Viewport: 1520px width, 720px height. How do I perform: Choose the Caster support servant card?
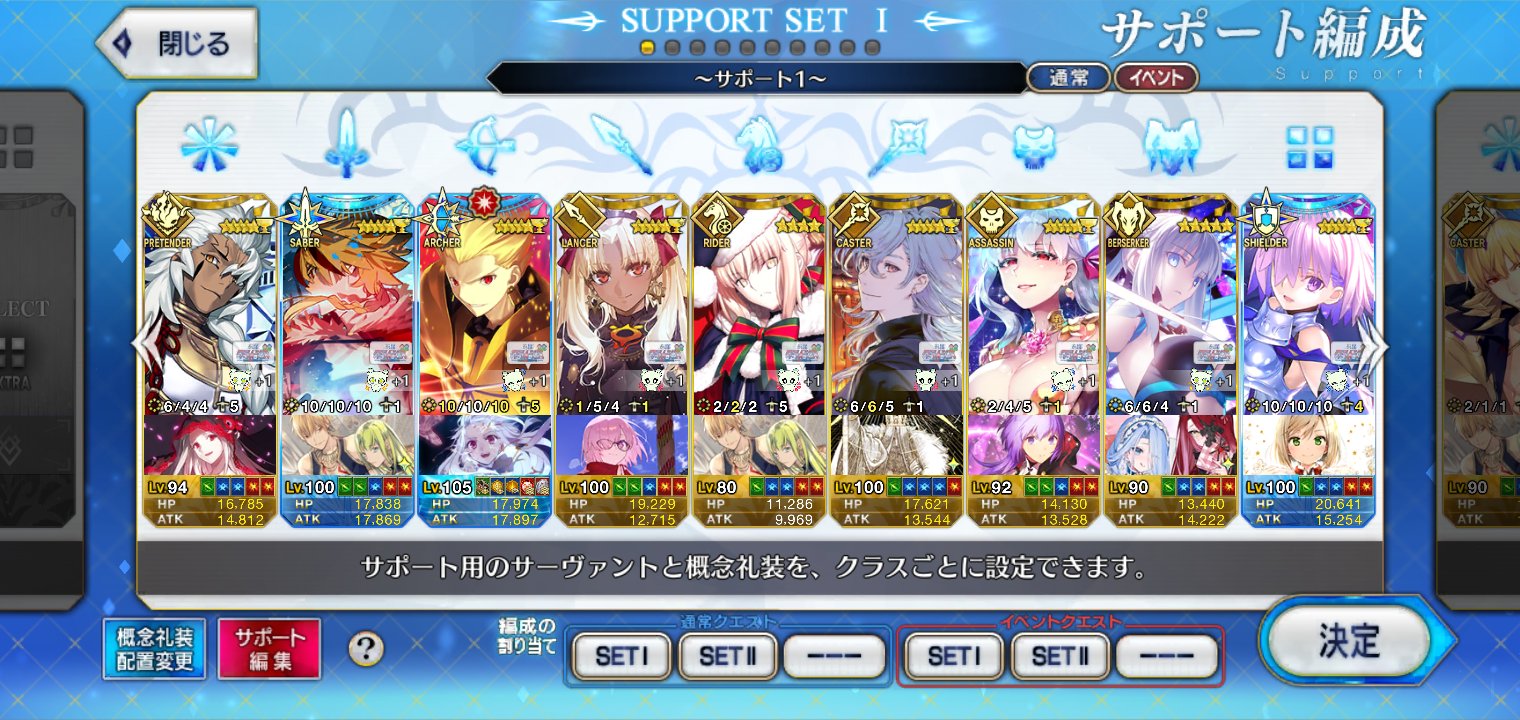[896, 310]
